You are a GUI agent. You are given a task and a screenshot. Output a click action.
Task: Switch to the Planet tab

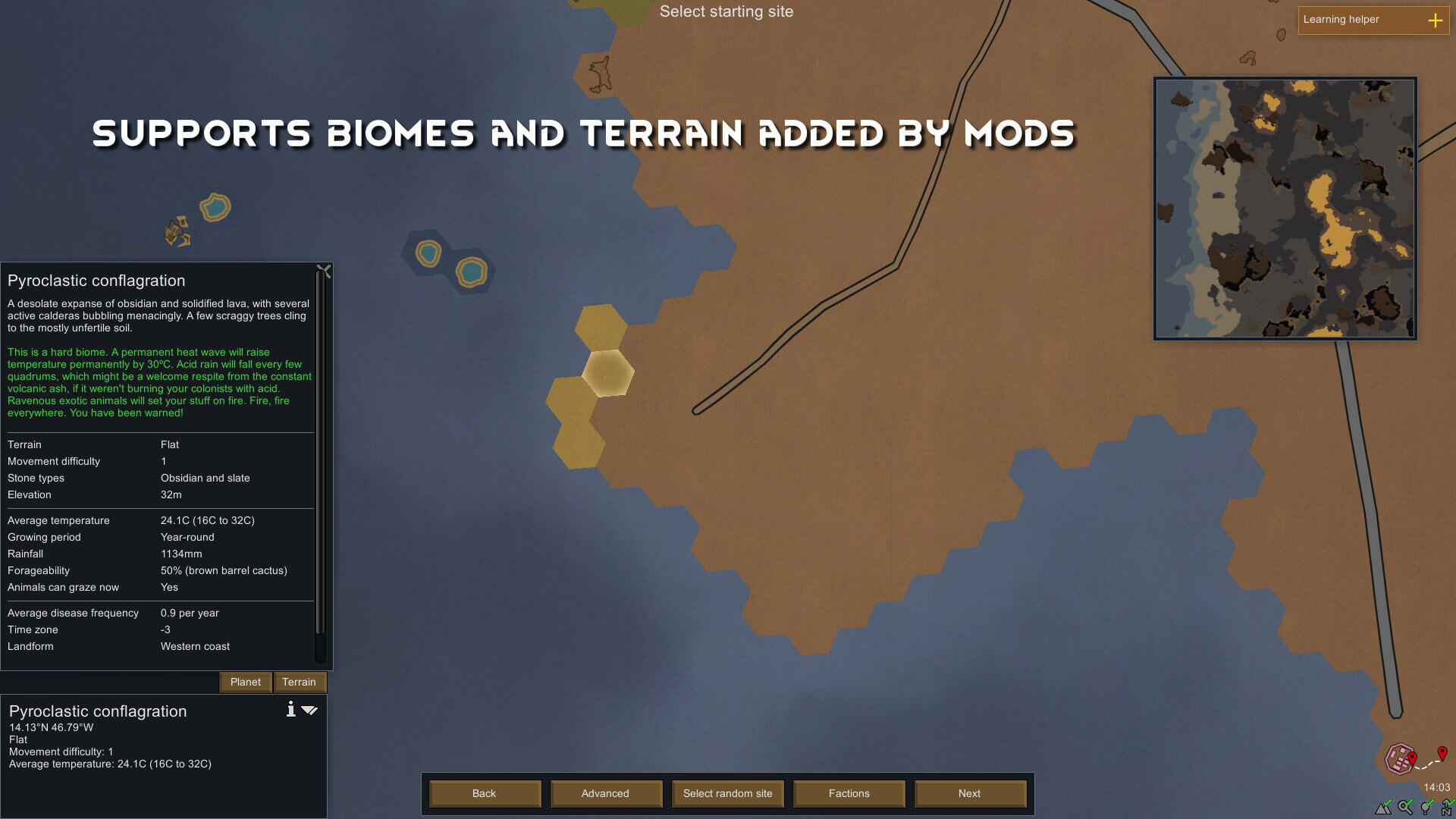pyautogui.click(x=245, y=682)
